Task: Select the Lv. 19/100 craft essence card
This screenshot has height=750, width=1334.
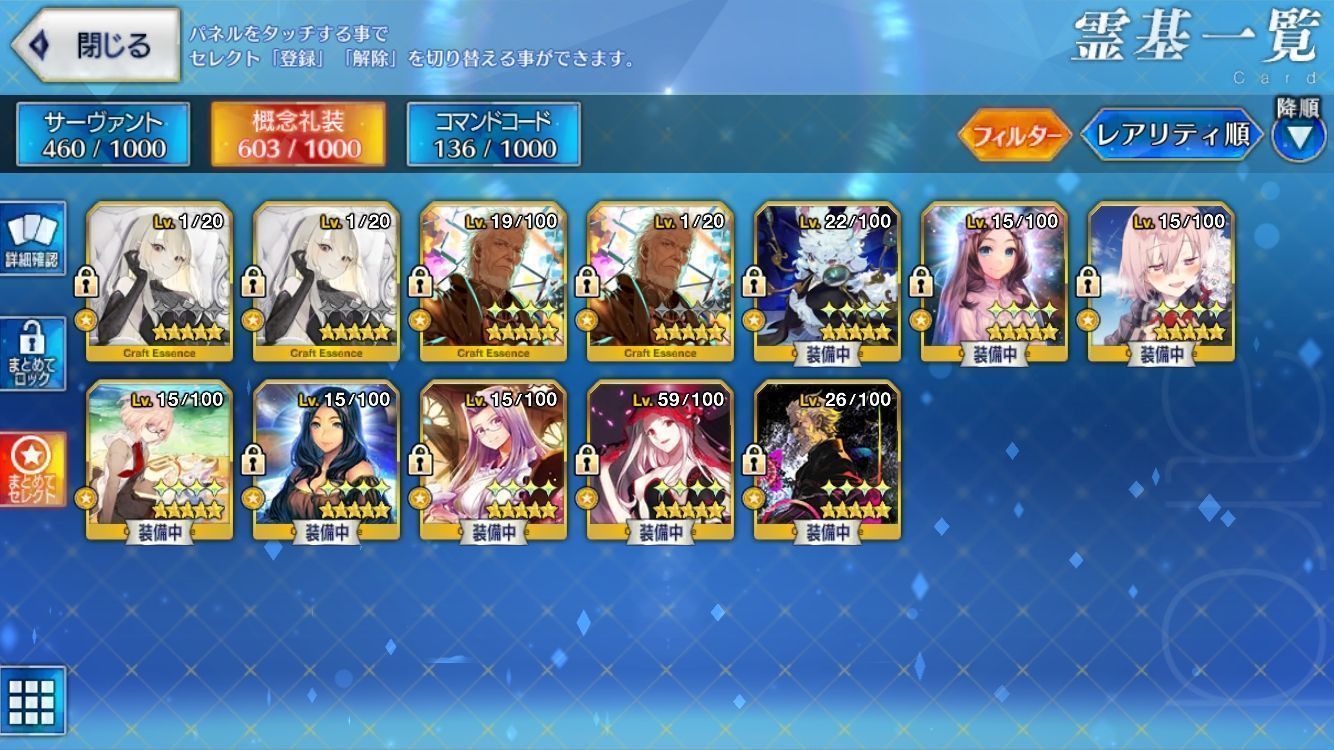Action: 494,281
